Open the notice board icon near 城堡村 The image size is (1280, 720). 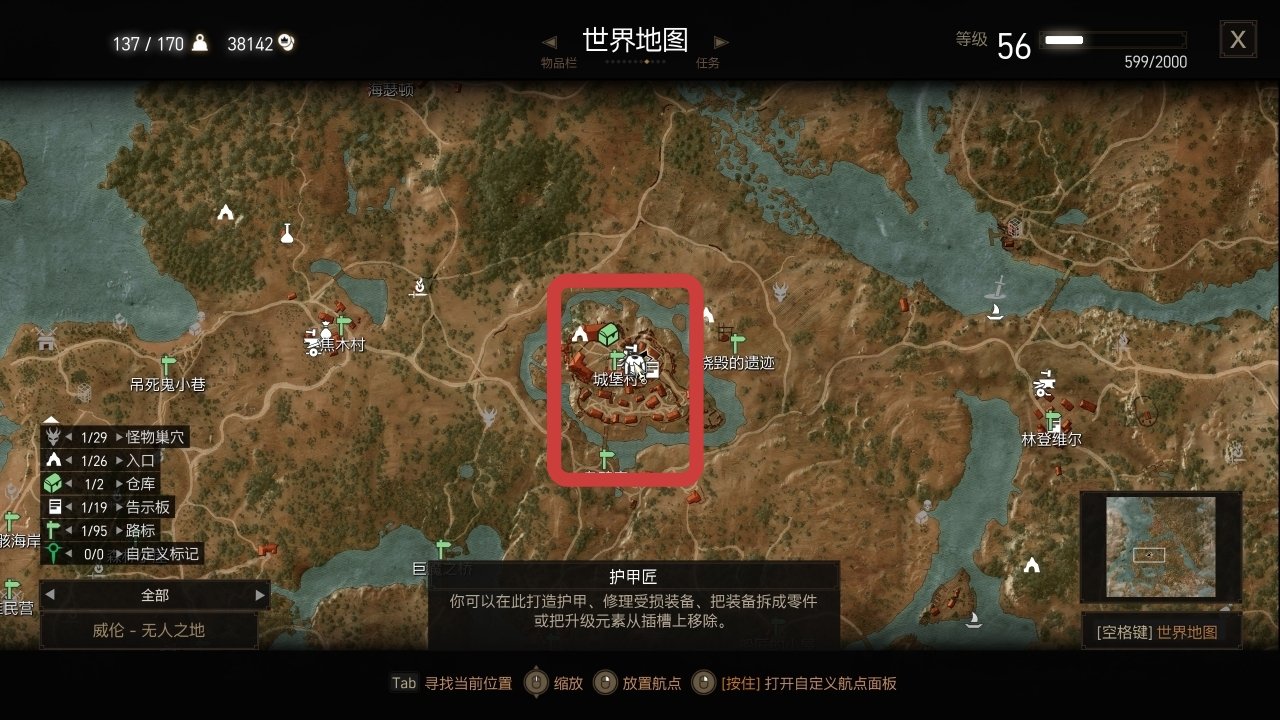pyautogui.click(x=653, y=368)
